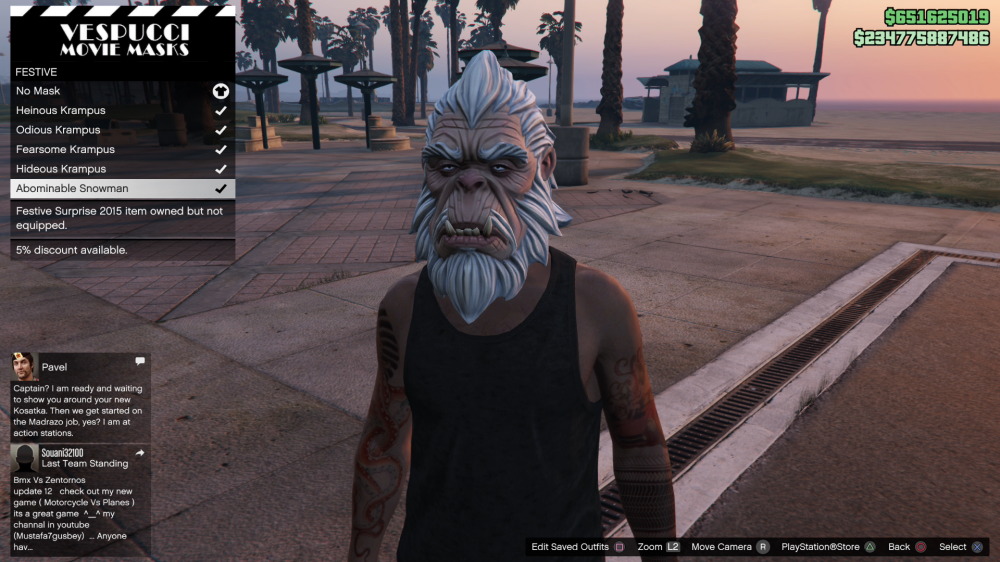Pick the Odious Krampus mask

122,130
